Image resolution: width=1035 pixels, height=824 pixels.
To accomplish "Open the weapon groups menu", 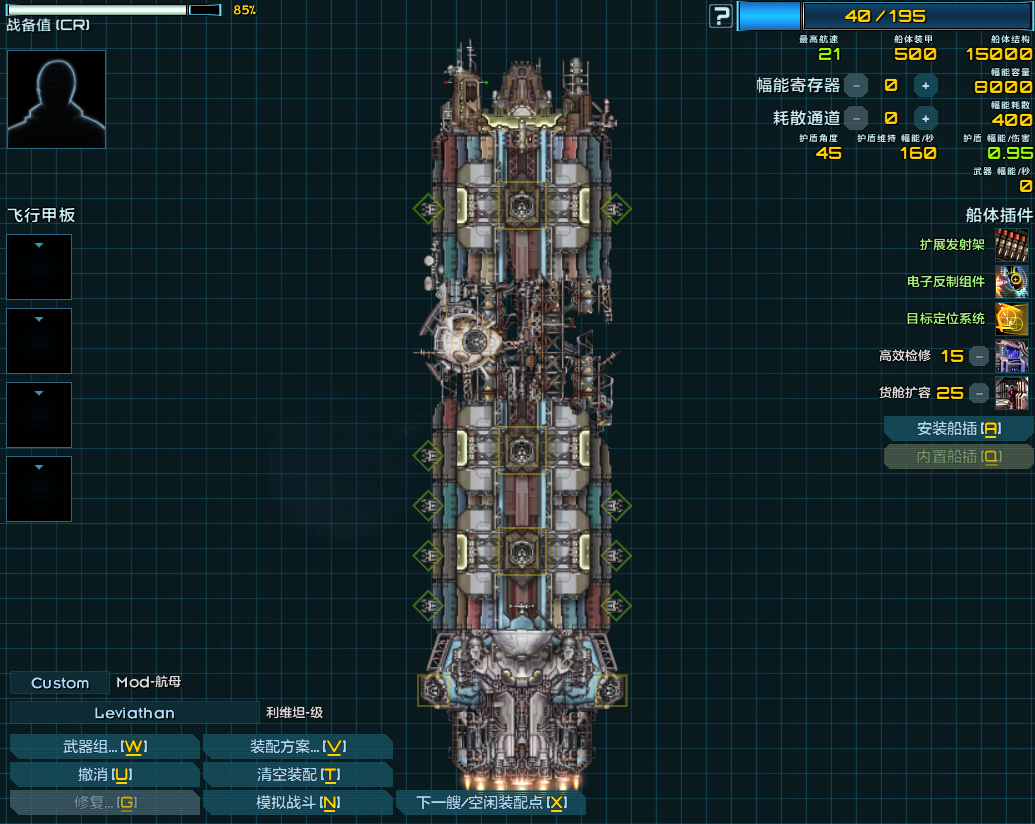I will point(105,746).
